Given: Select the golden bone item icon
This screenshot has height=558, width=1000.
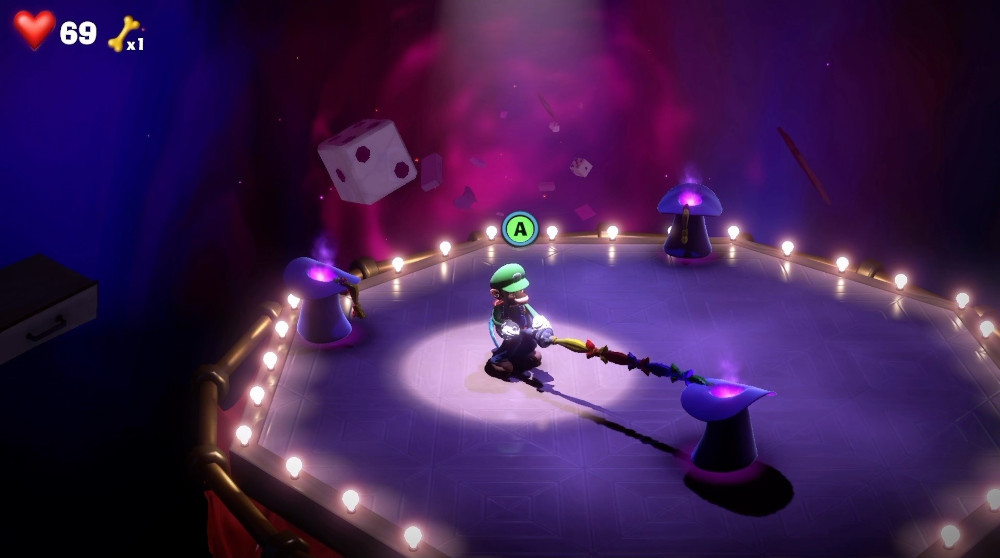Looking at the screenshot, I should tap(122, 33).
